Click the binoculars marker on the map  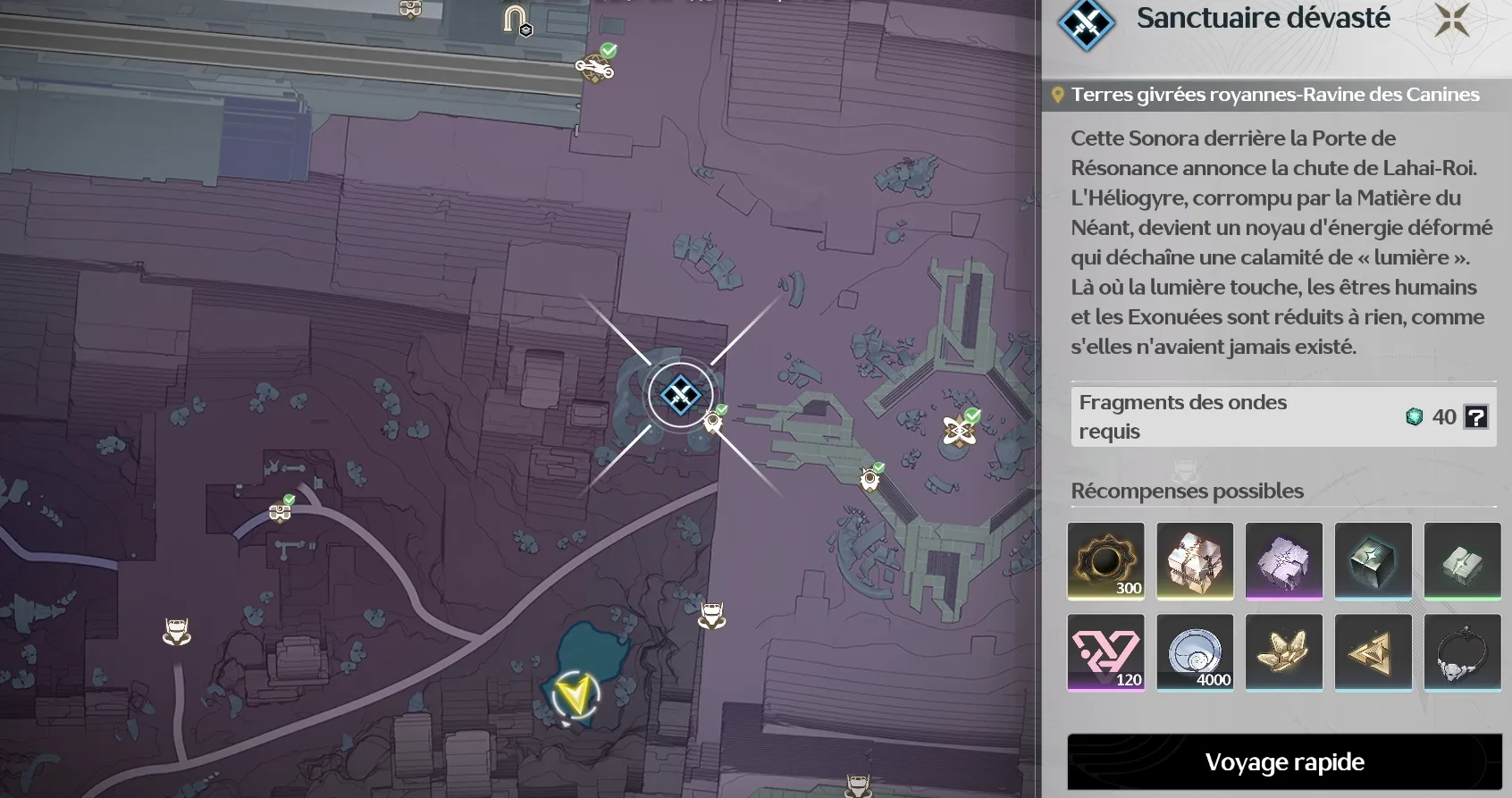click(280, 512)
